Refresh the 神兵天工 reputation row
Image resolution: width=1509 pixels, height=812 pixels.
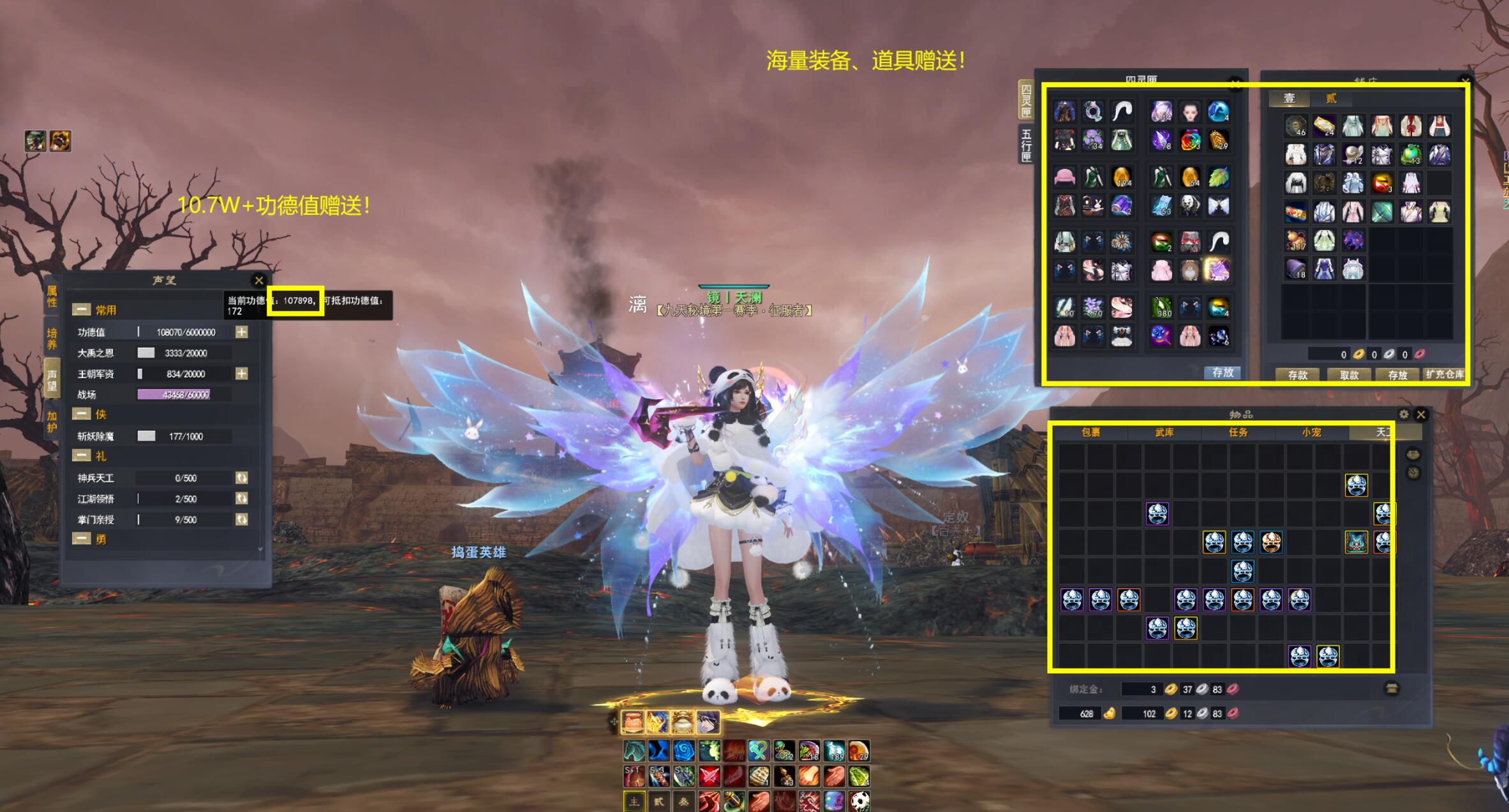tap(242, 478)
